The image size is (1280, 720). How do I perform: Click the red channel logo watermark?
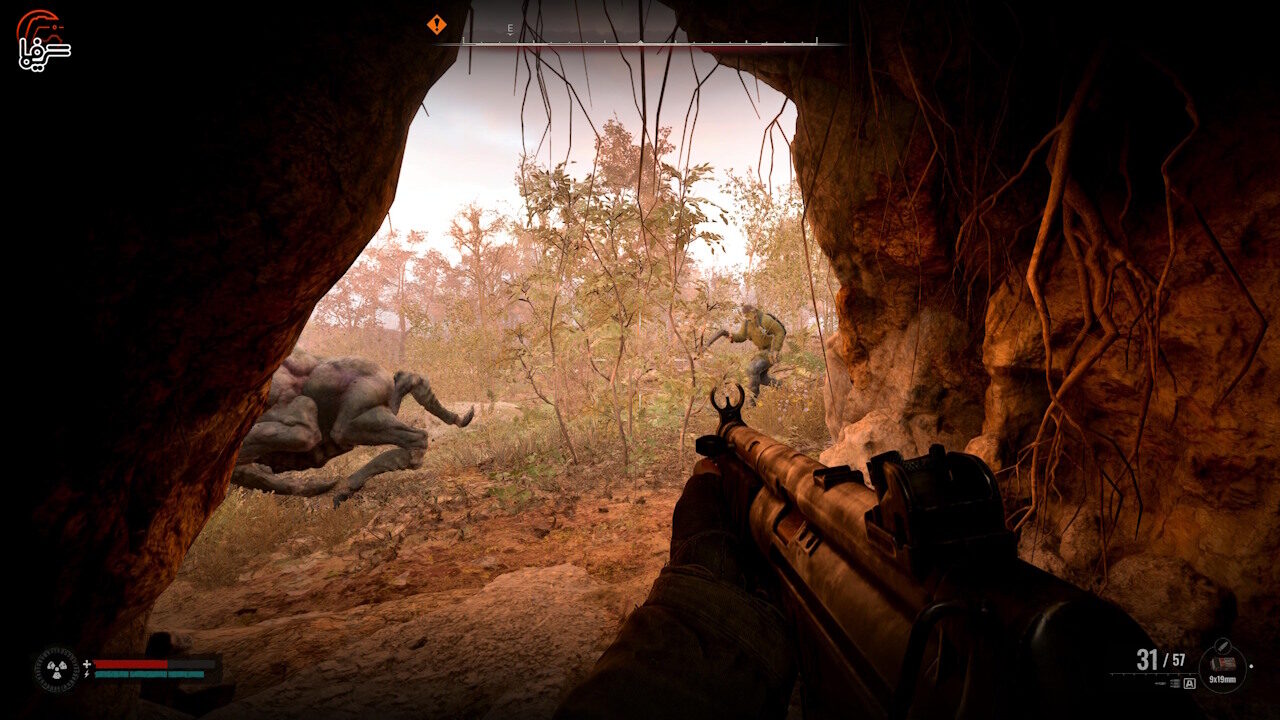[43, 40]
